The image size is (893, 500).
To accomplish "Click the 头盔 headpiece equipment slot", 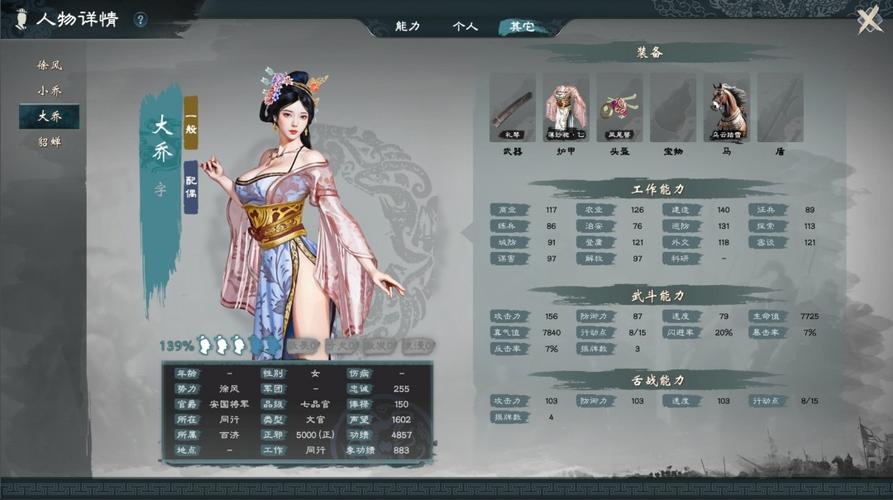I will [619, 107].
